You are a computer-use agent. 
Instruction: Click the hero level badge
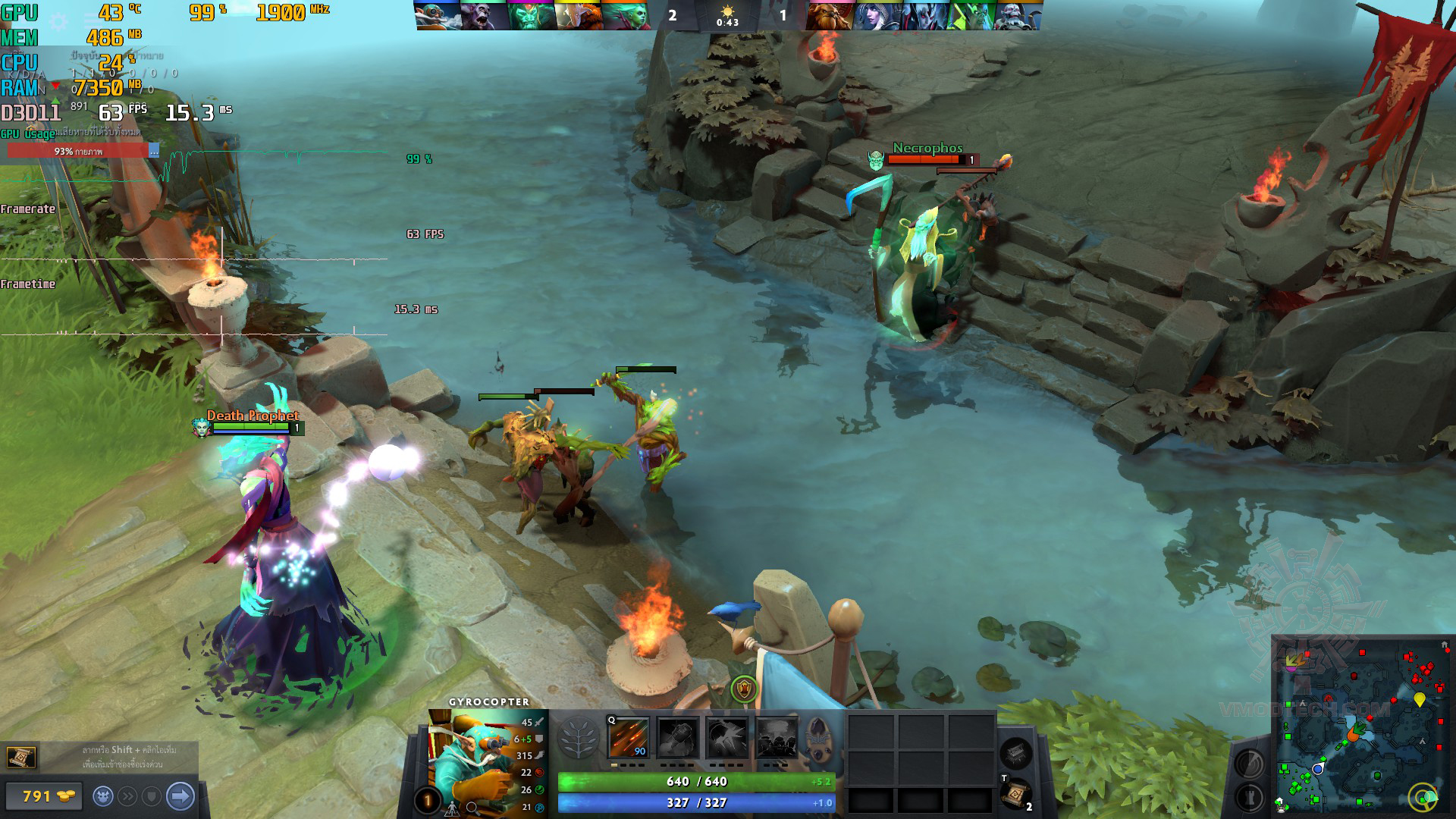point(427,800)
